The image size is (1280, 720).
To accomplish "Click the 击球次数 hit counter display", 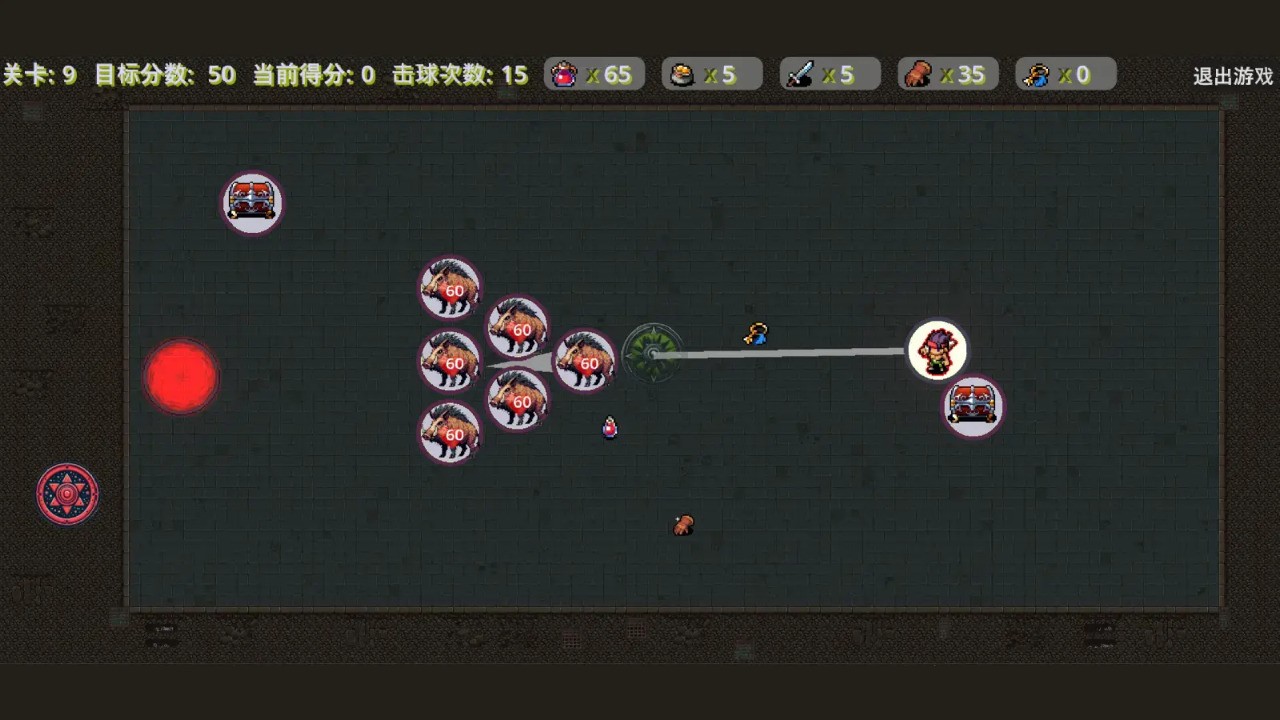I will coord(459,74).
